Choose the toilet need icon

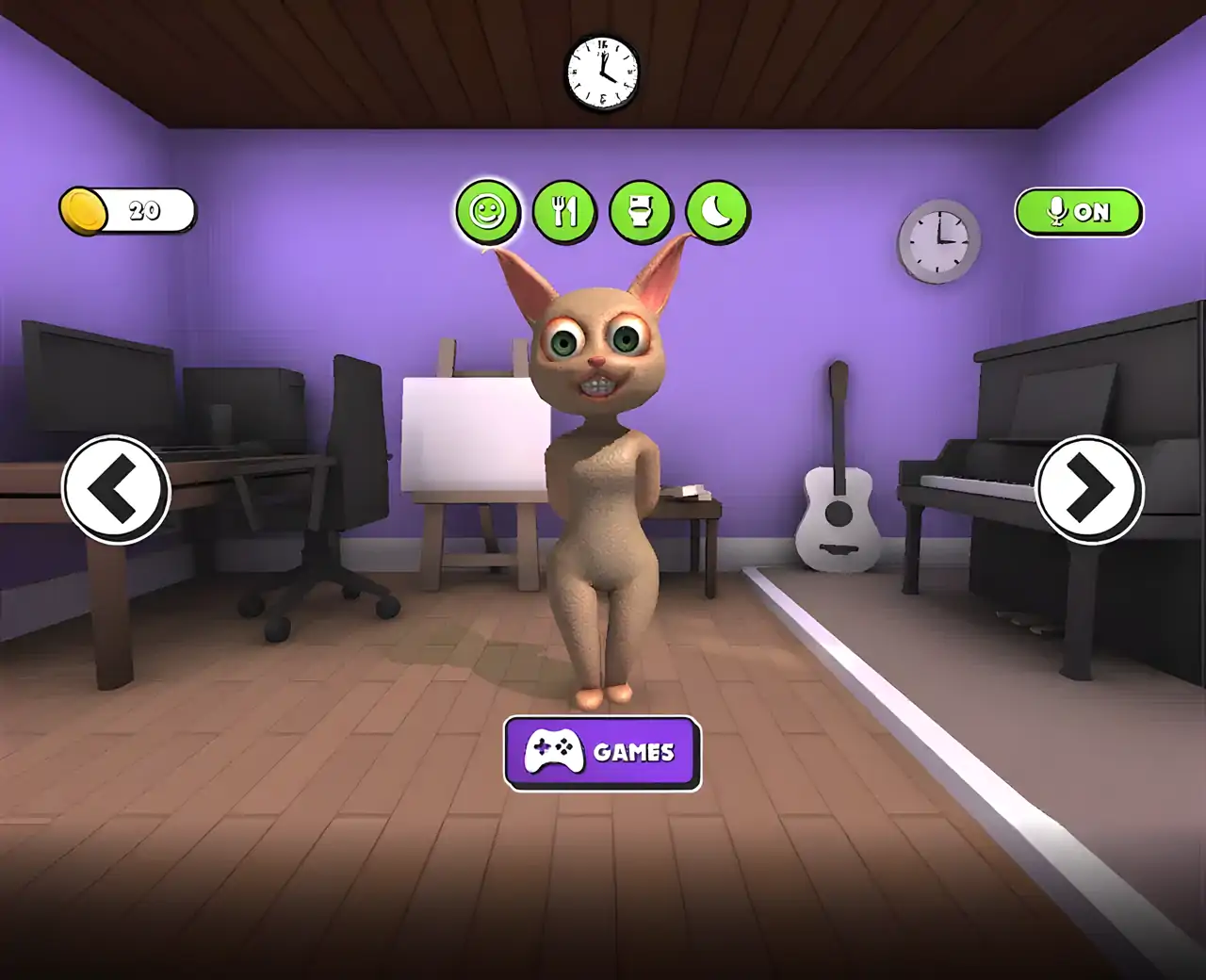click(x=641, y=211)
